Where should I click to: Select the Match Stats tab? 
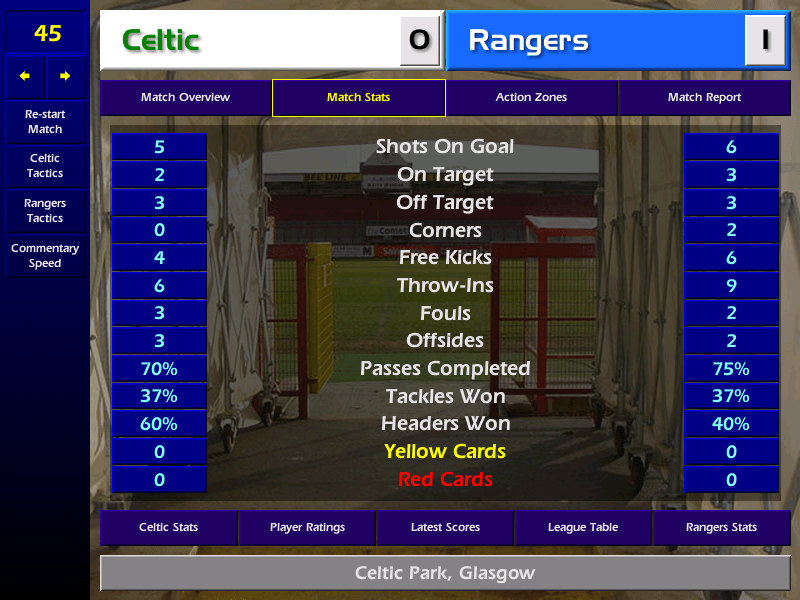pyautogui.click(x=358, y=98)
